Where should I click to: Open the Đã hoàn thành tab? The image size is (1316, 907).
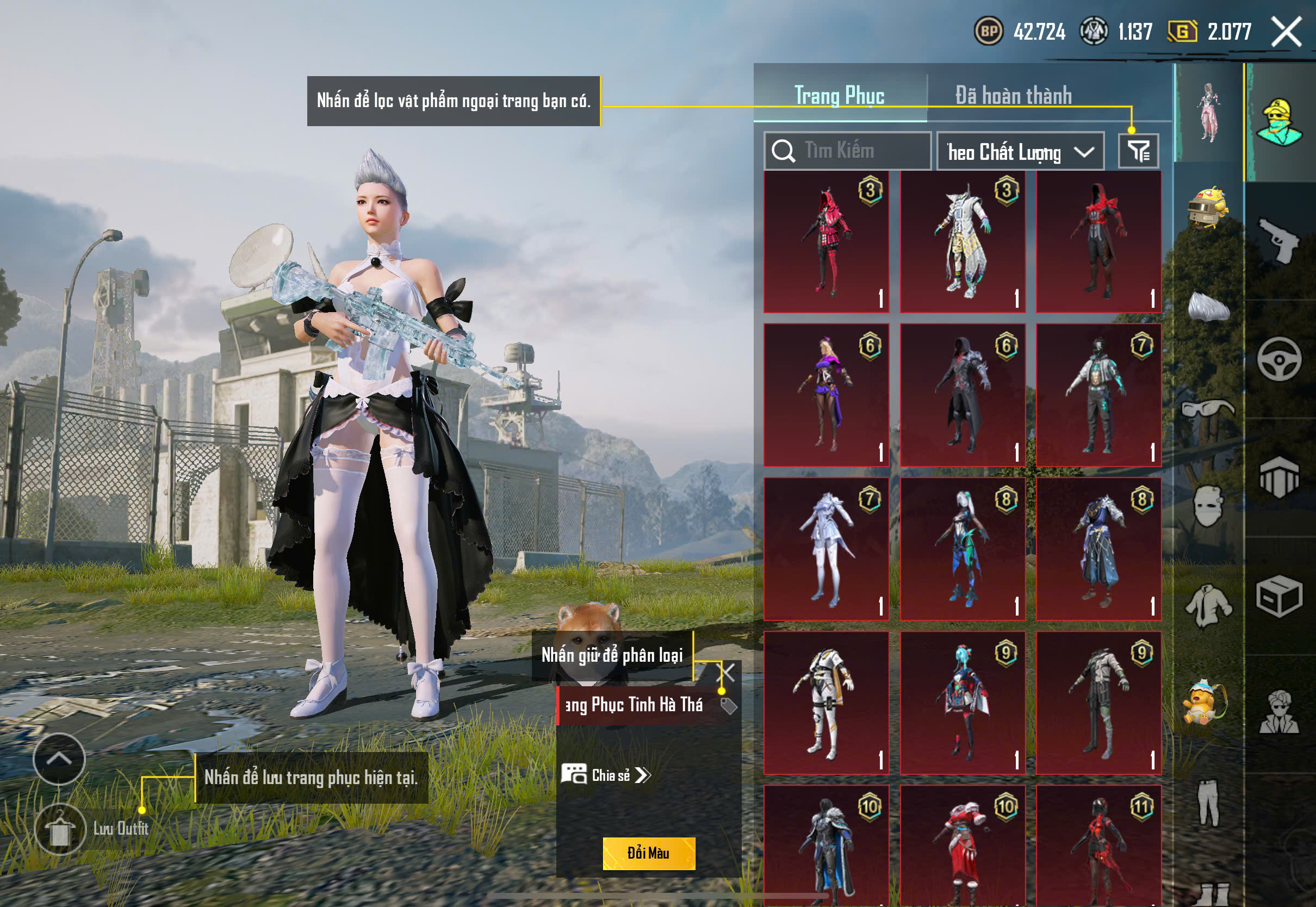click(1013, 95)
